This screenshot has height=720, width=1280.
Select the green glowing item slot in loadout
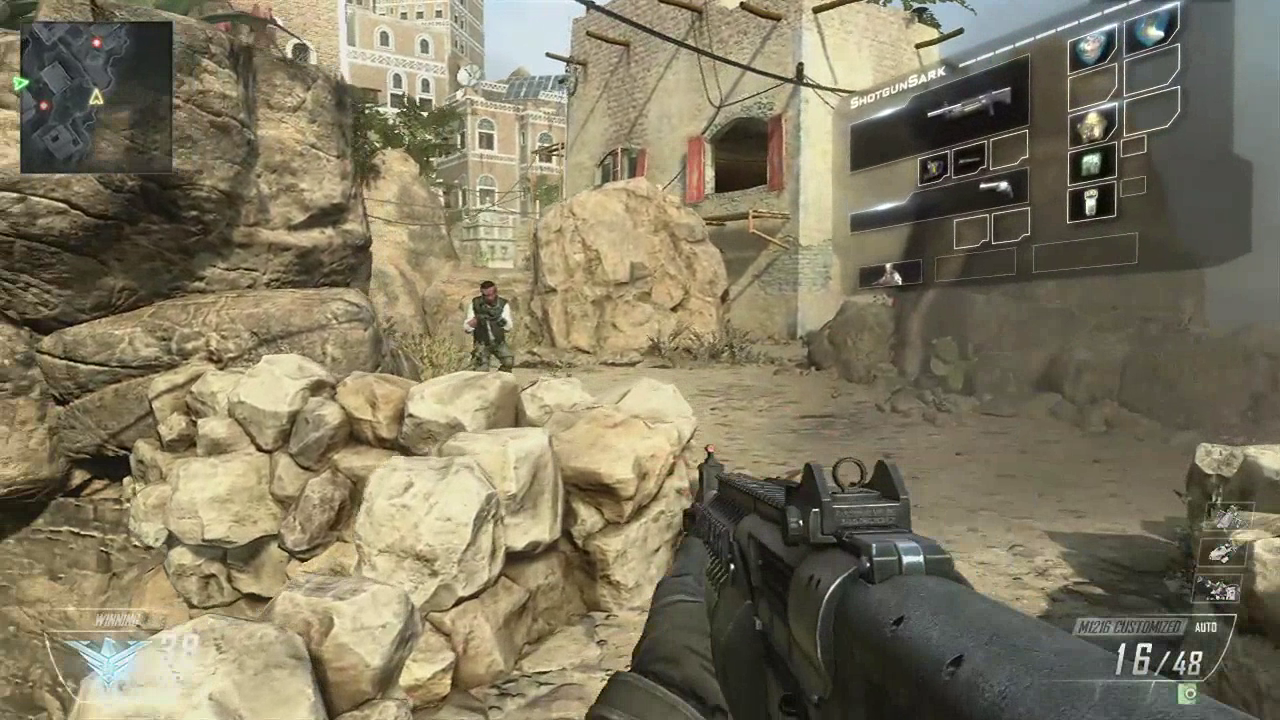click(1091, 164)
